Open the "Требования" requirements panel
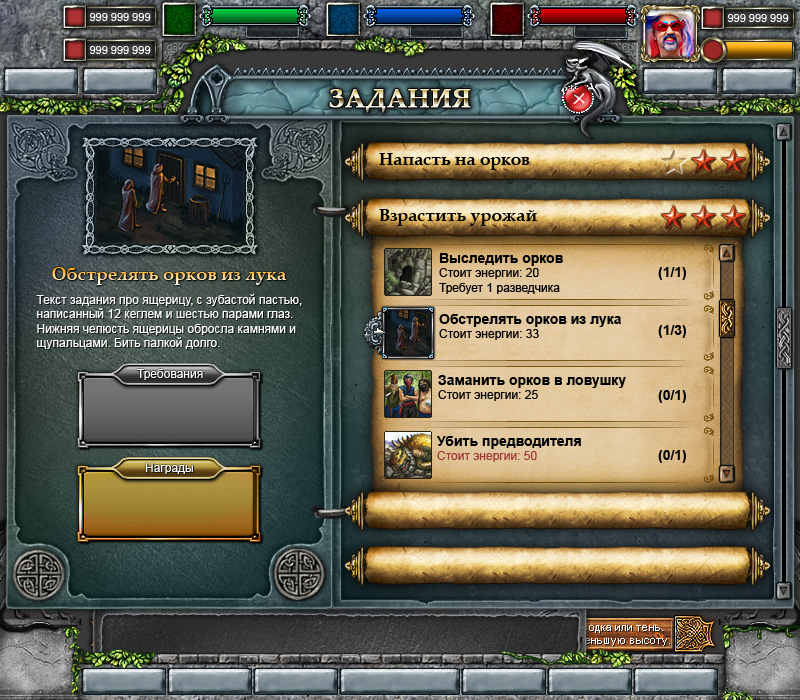Image resolution: width=800 pixels, height=700 pixels. pyautogui.click(x=170, y=408)
